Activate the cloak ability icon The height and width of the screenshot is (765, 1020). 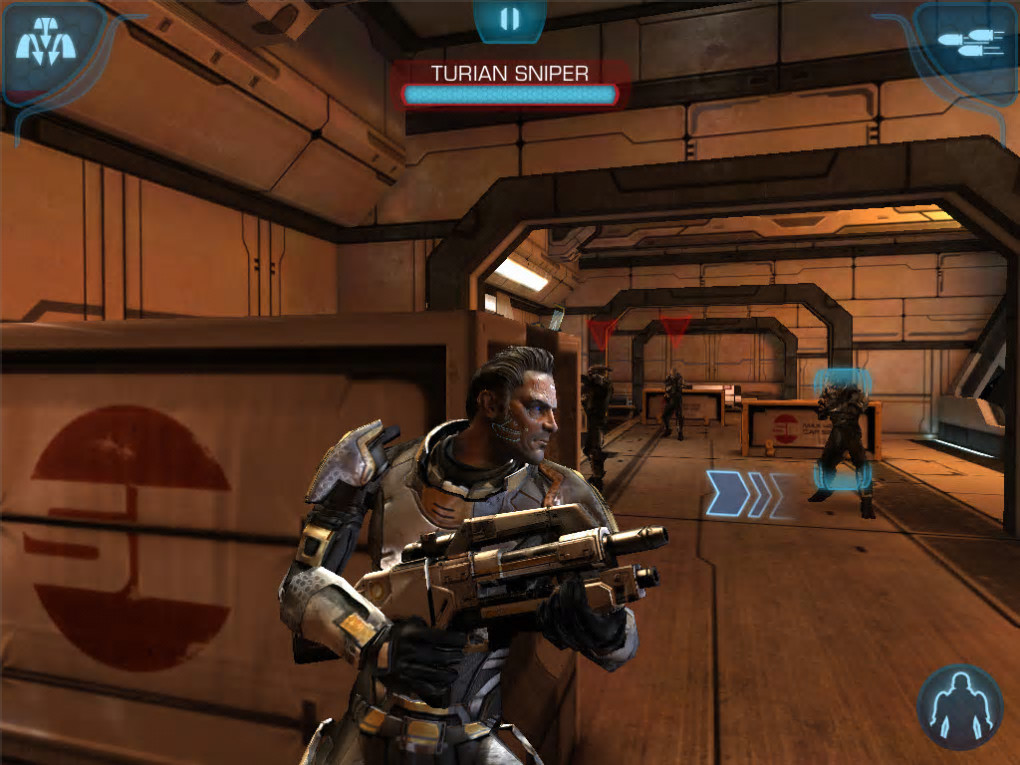pos(959,706)
